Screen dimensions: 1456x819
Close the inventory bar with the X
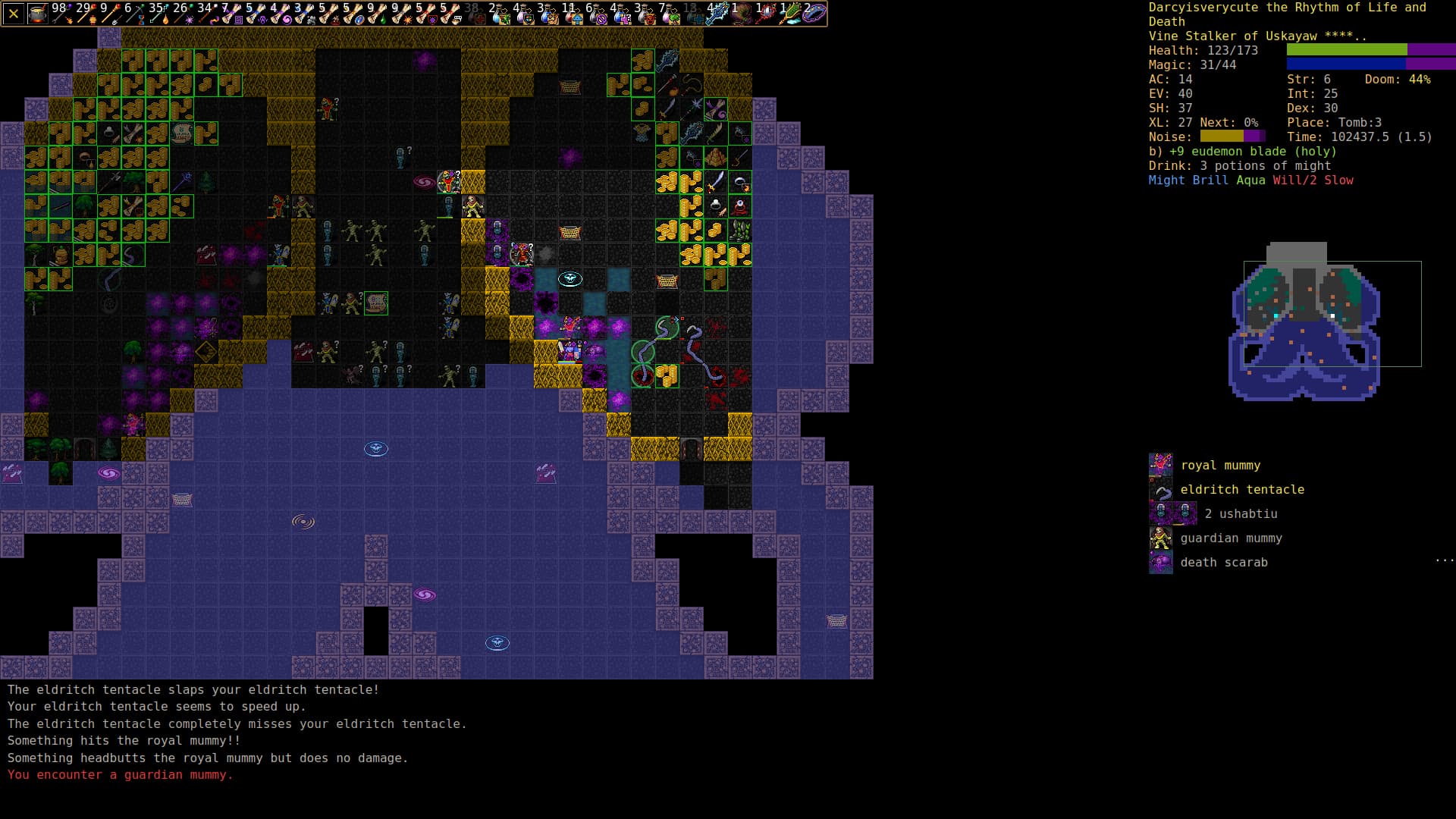[13, 14]
